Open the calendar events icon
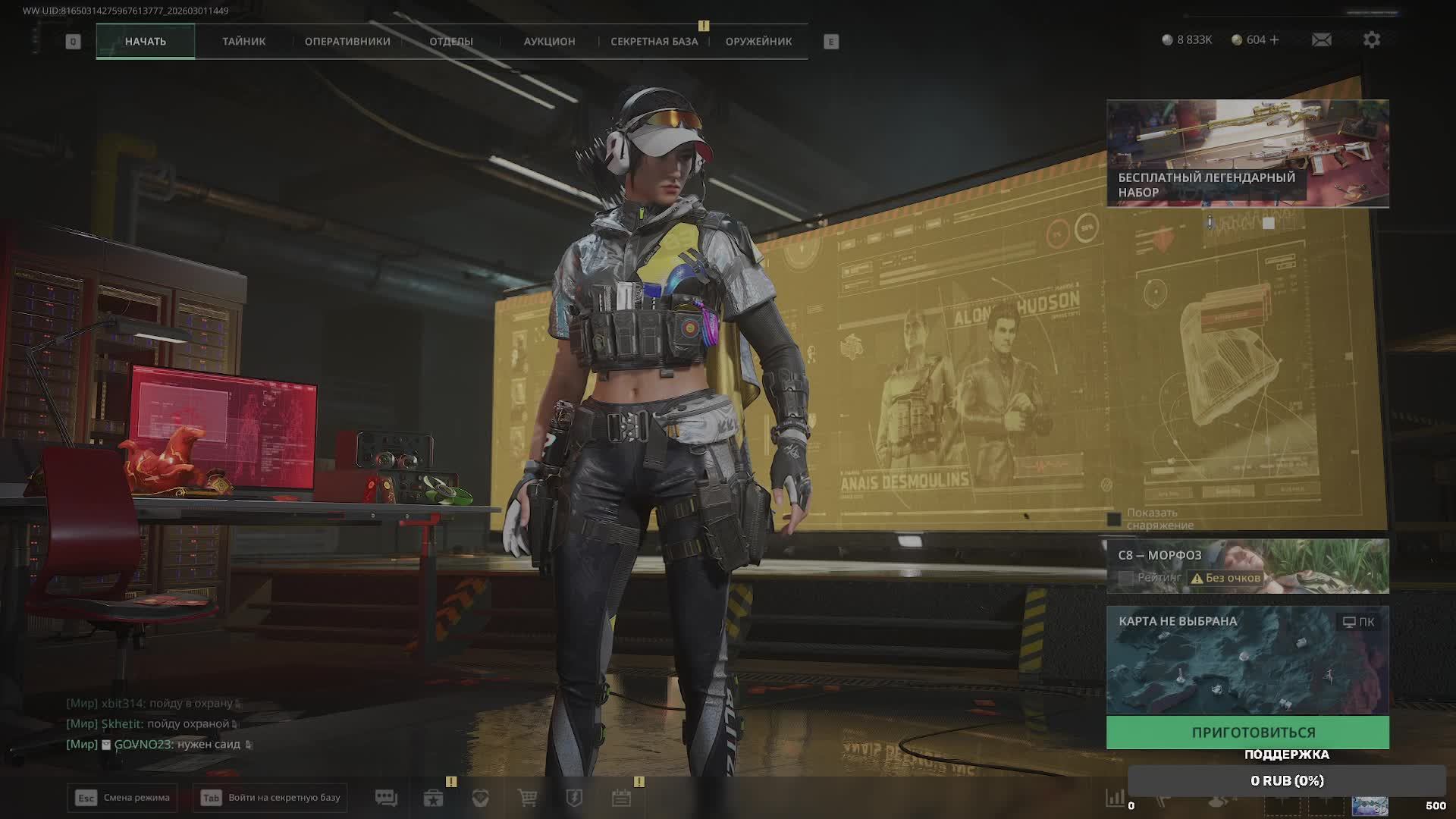Viewport: 1456px width, 819px height. point(621,798)
